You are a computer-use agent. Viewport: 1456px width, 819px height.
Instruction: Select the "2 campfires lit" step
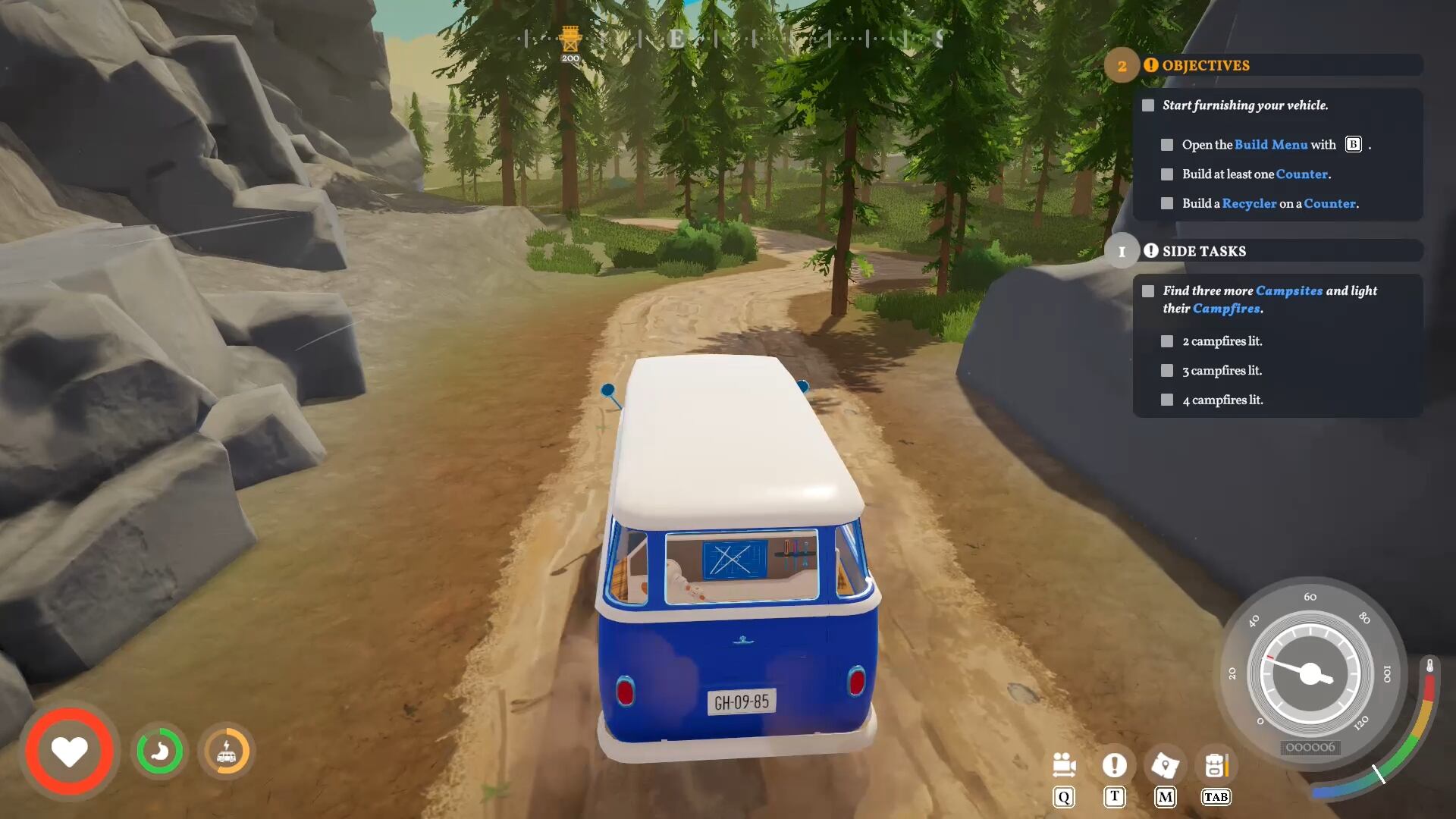click(1222, 341)
